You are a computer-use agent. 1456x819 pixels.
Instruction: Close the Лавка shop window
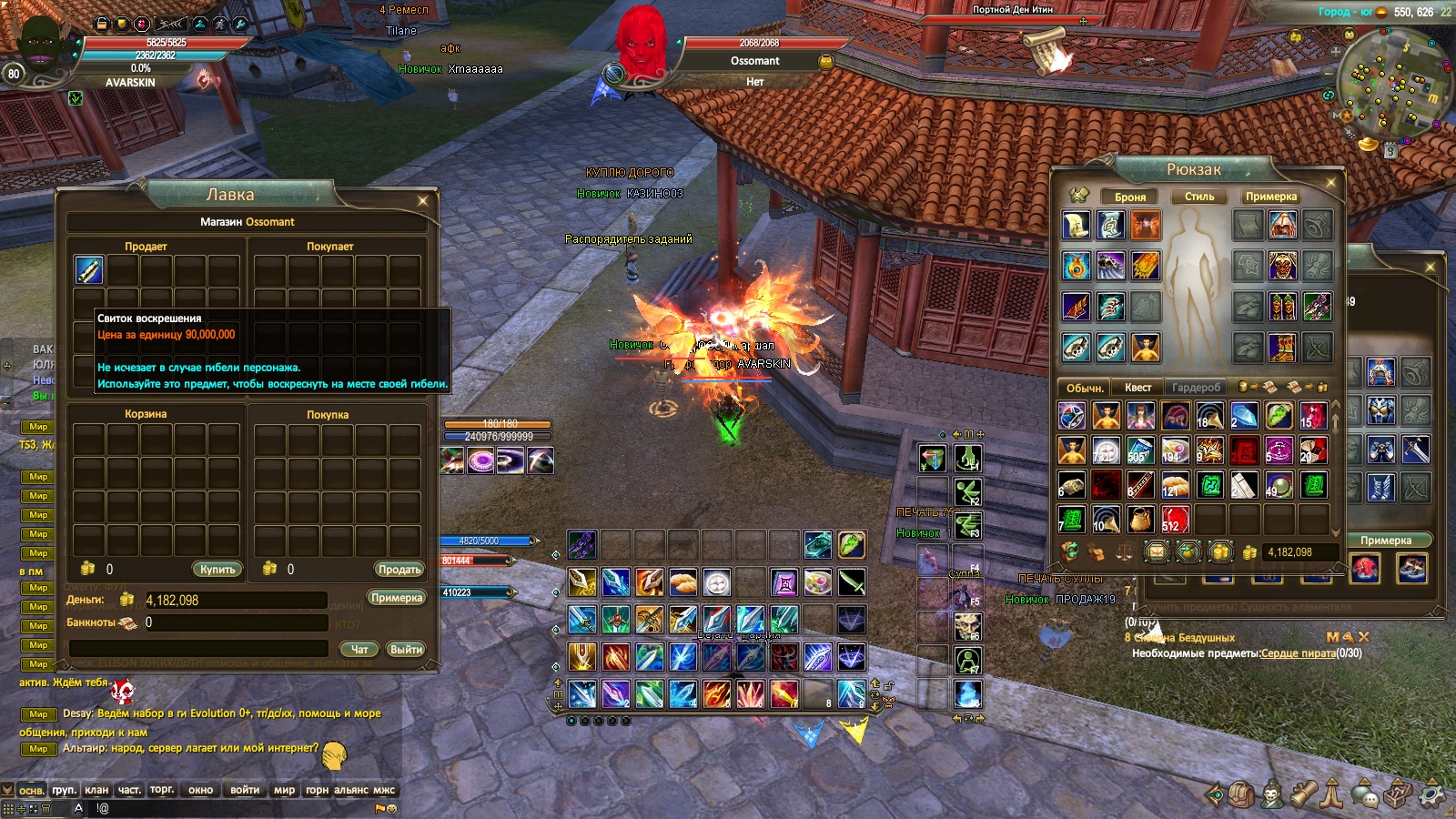[422, 200]
